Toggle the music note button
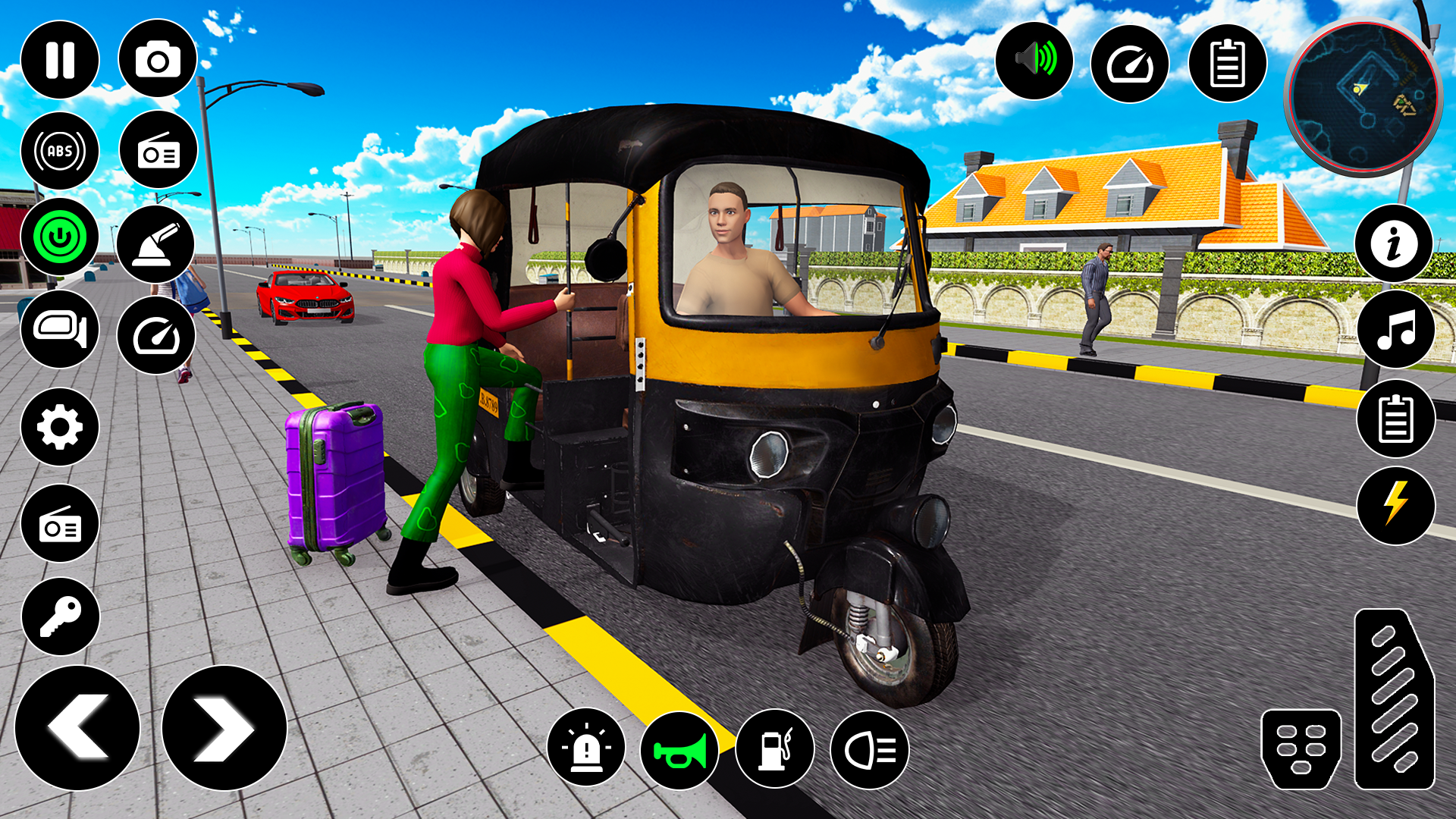Image resolution: width=1456 pixels, height=819 pixels. click(x=1395, y=331)
